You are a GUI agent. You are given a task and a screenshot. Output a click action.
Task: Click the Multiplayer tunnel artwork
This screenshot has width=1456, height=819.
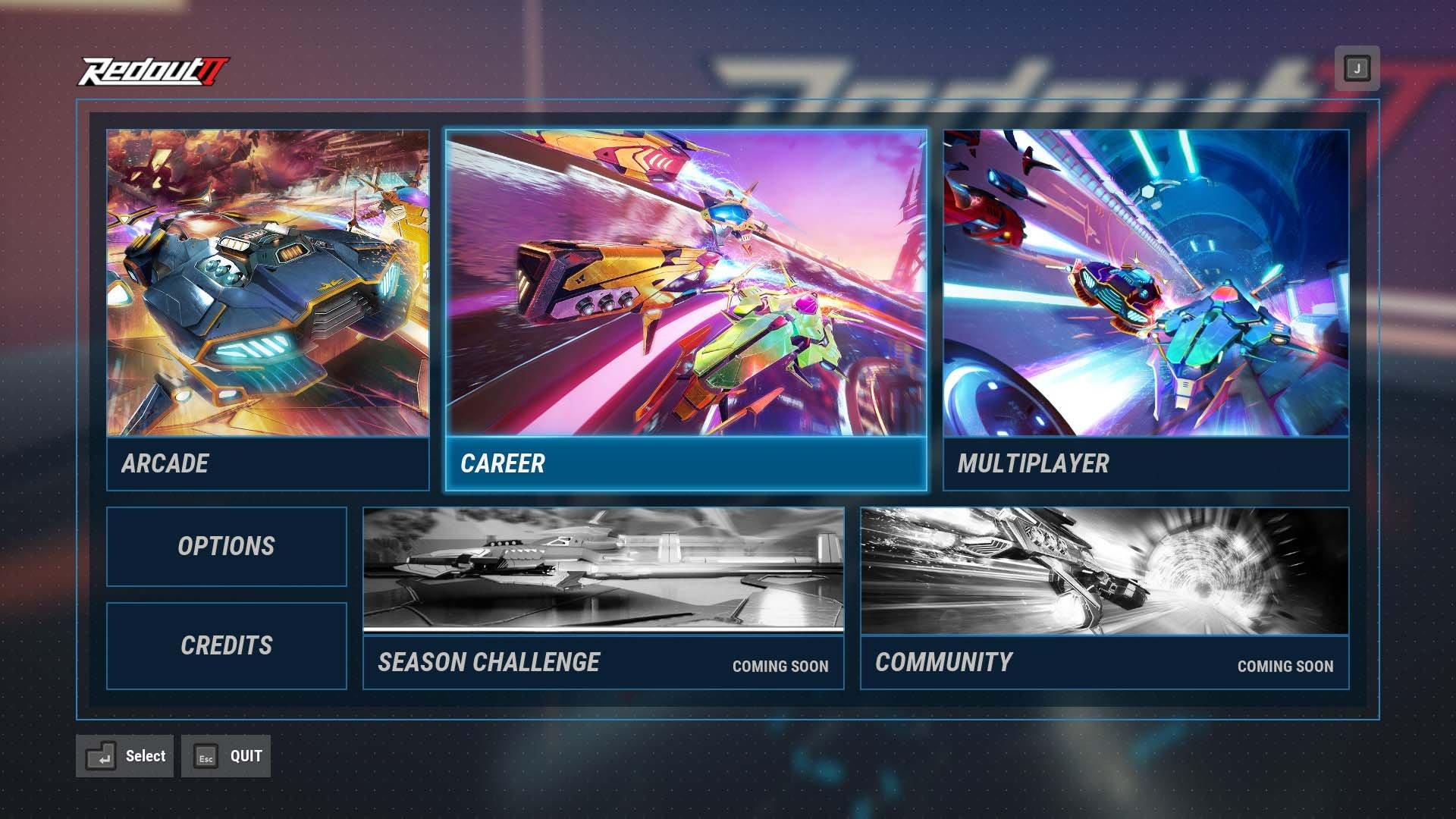[1145, 284]
